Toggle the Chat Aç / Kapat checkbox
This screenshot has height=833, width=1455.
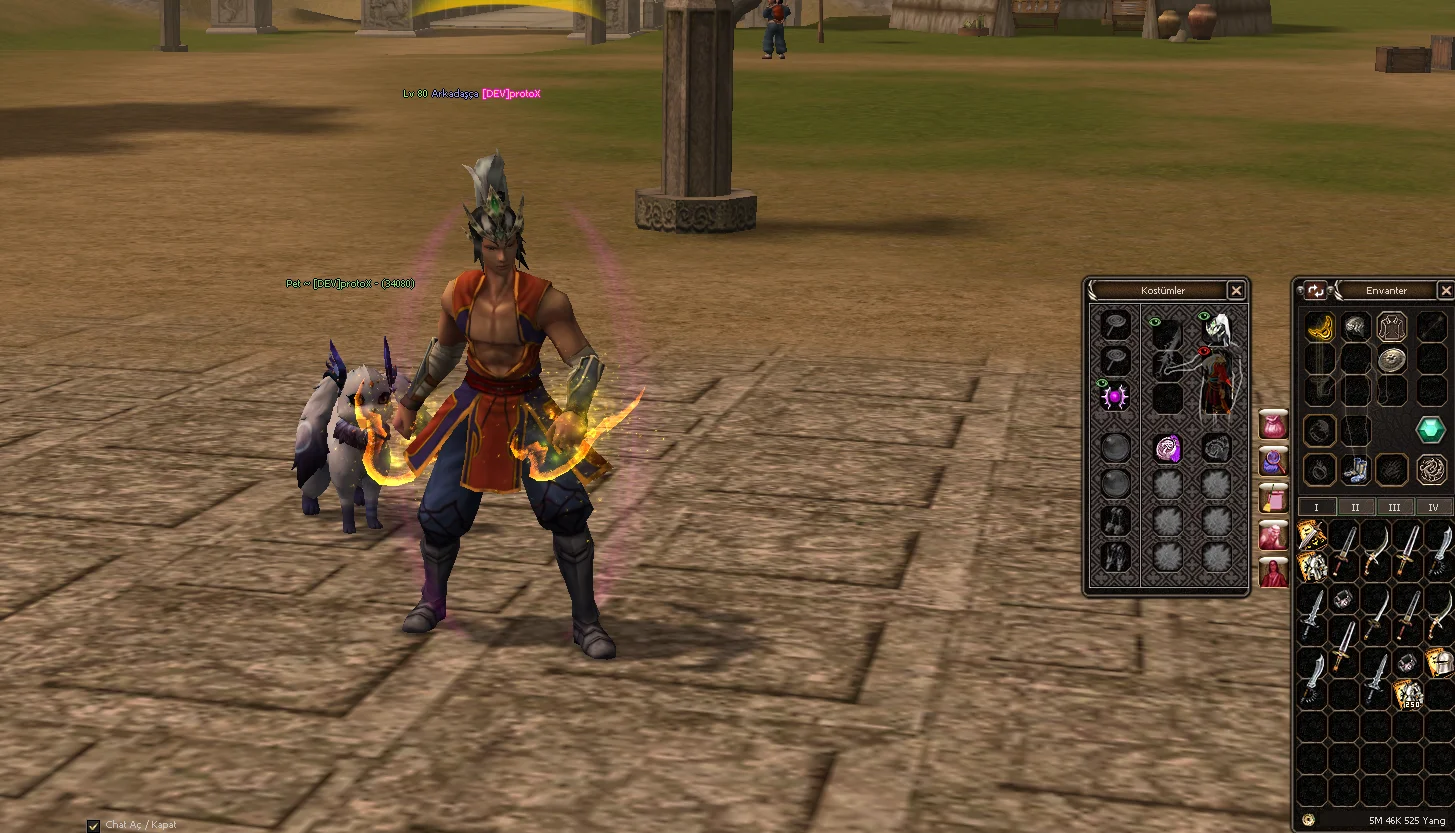point(93,825)
